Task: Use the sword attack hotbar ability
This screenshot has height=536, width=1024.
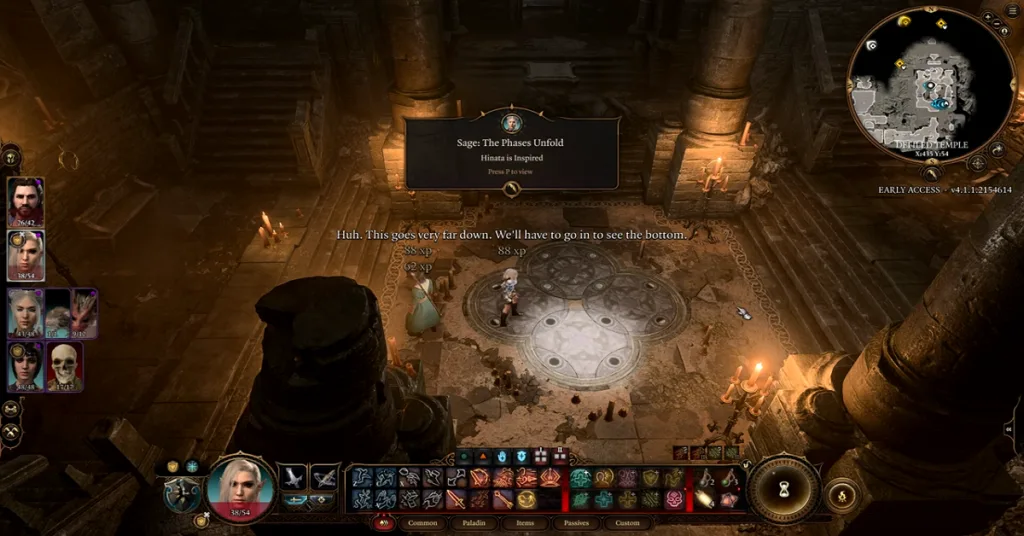Action: [457, 498]
